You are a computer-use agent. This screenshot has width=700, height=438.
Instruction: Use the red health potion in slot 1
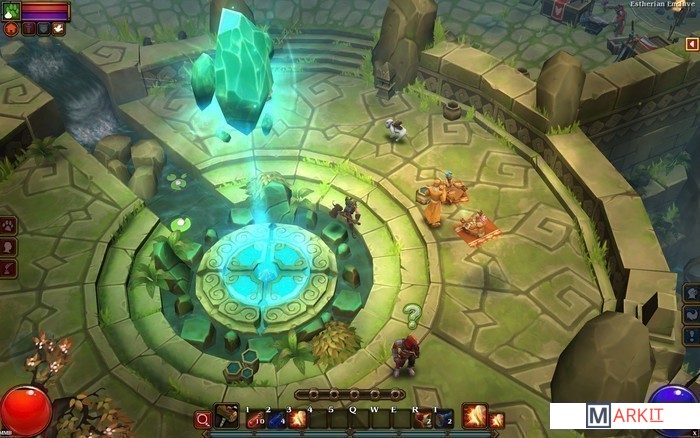coord(255,418)
